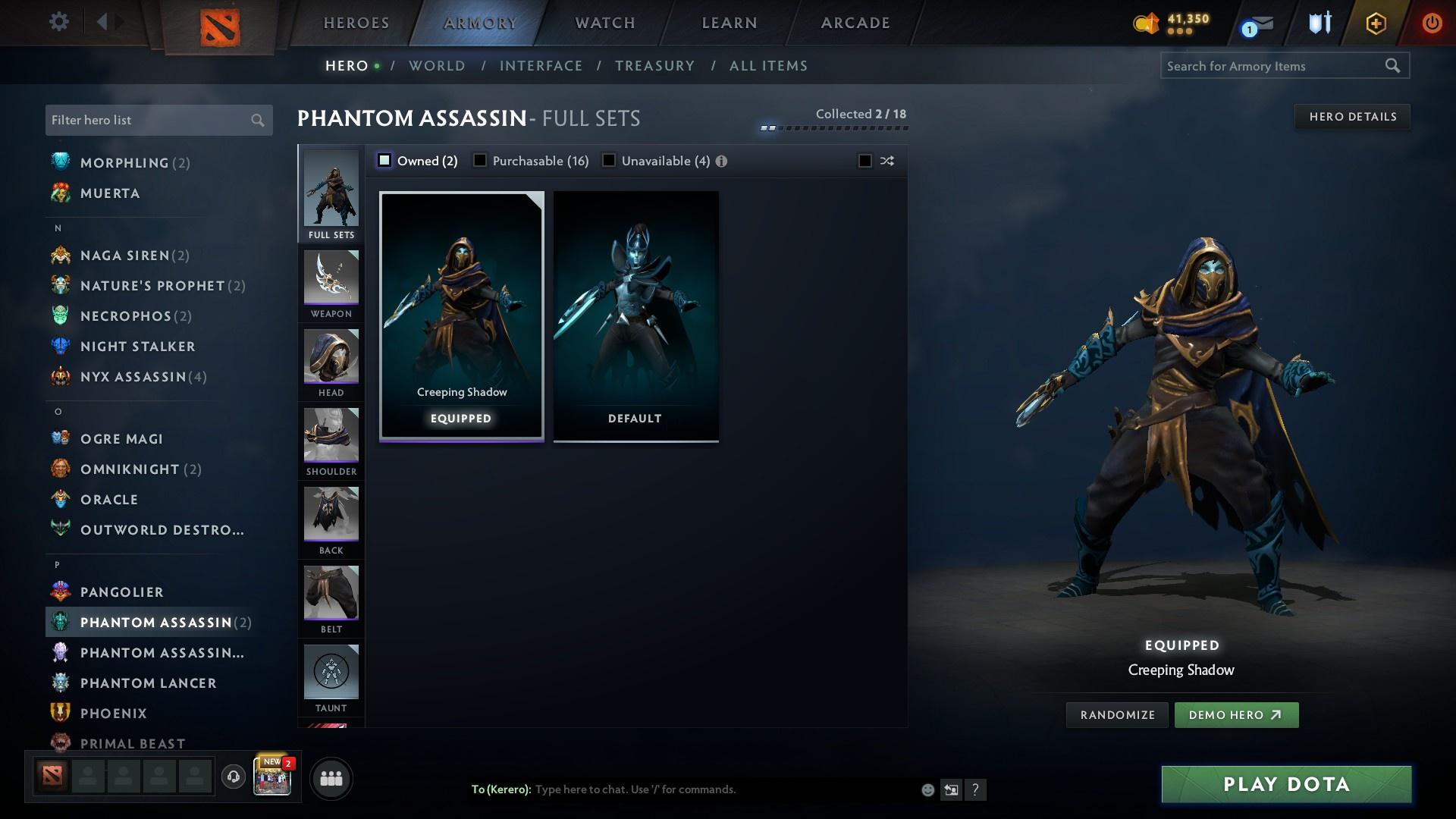Viewport: 1456px width, 819px height.
Task: Uncheck the Owned (2) filter
Action: (384, 160)
